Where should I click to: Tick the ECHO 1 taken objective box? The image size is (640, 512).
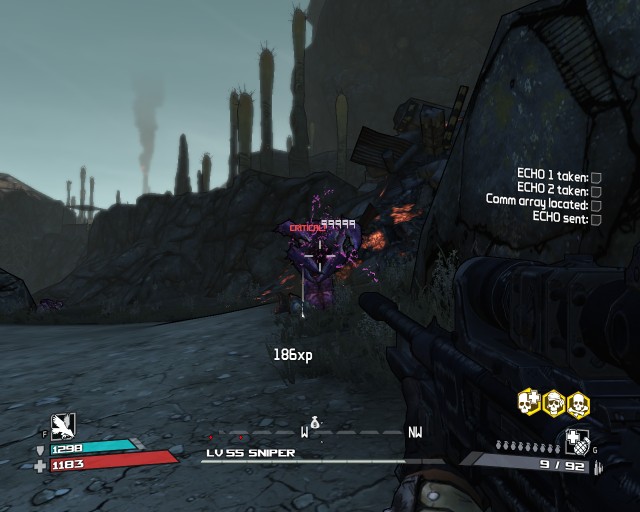pyautogui.click(x=596, y=177)
